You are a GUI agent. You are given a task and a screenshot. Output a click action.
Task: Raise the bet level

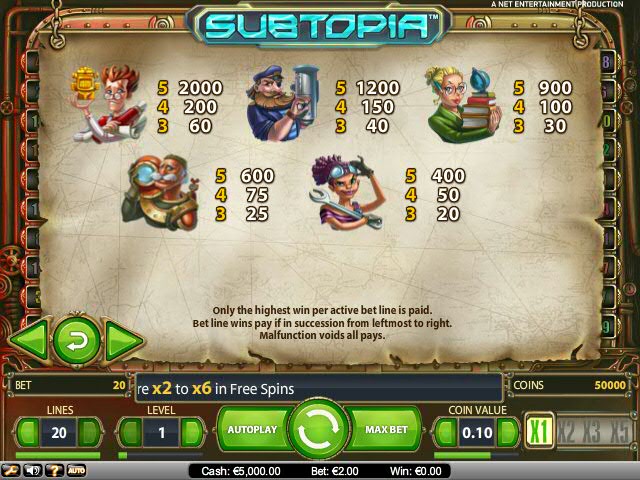click(x=190, y=432)
